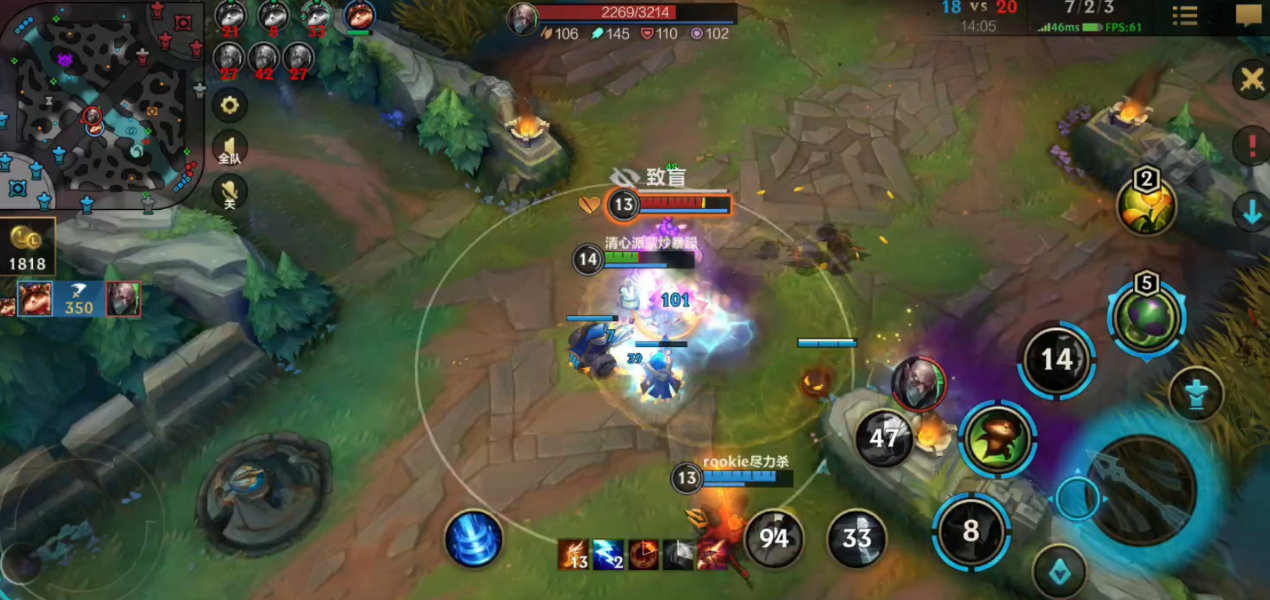Open the shop via the gold coins

[x=27, y=247]
